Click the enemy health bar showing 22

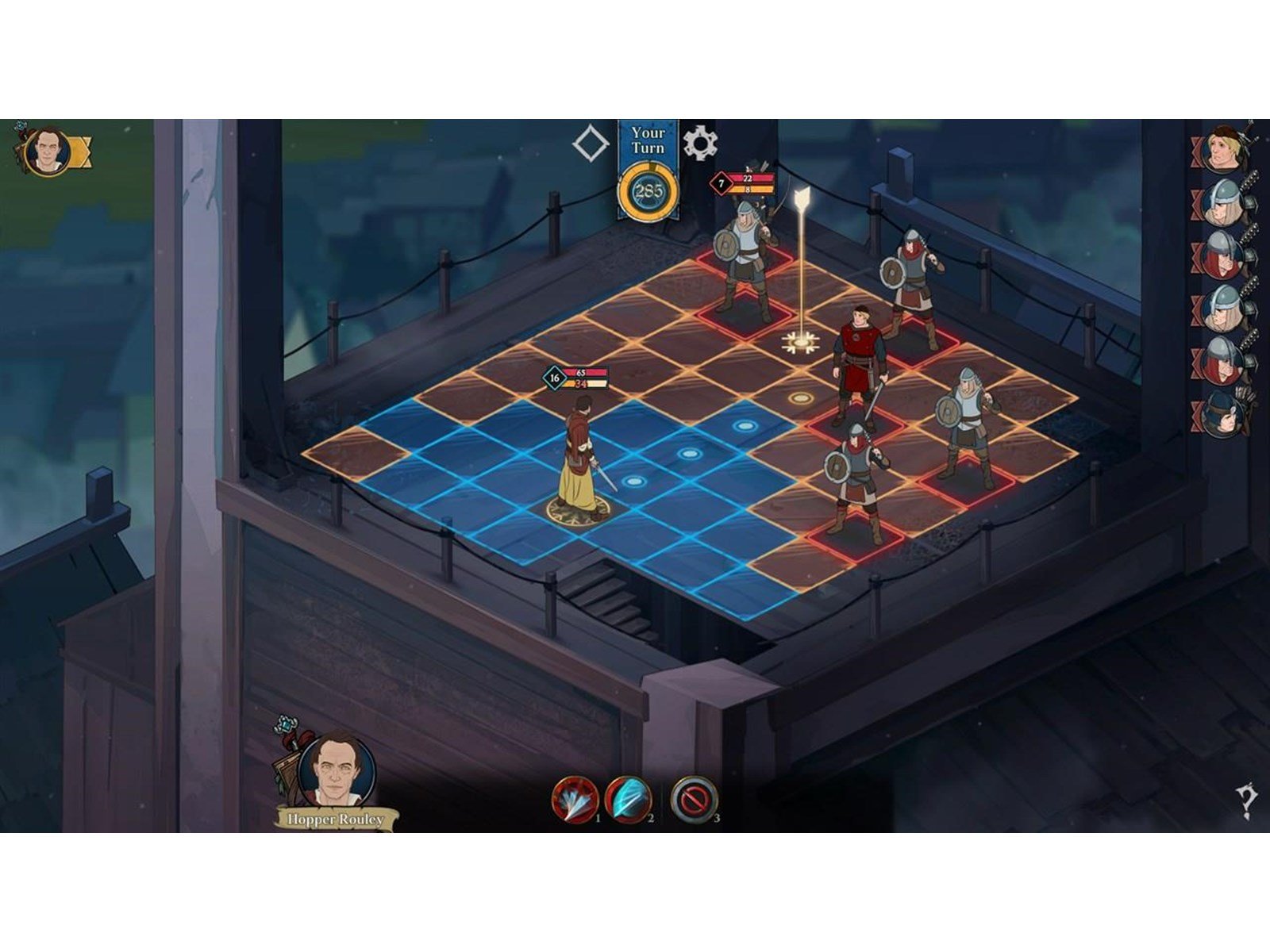click(x=747, y=179)
